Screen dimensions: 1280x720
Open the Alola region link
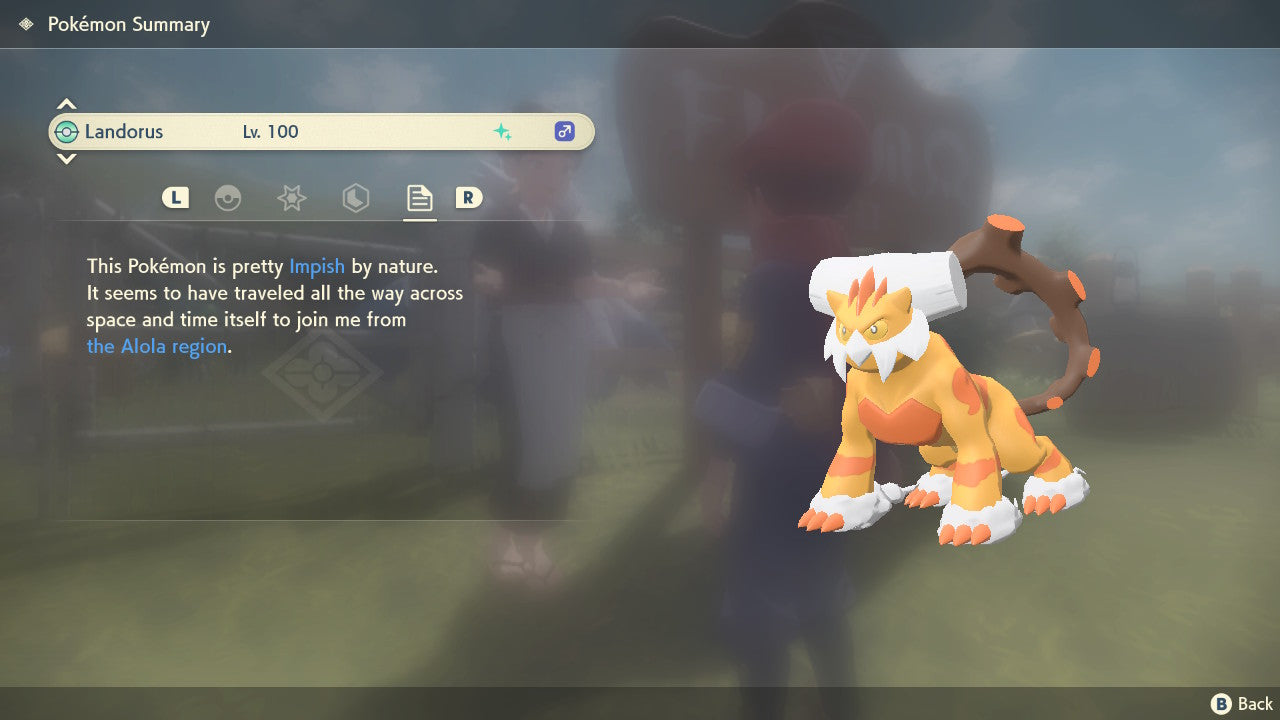click(x=155, y=346)
